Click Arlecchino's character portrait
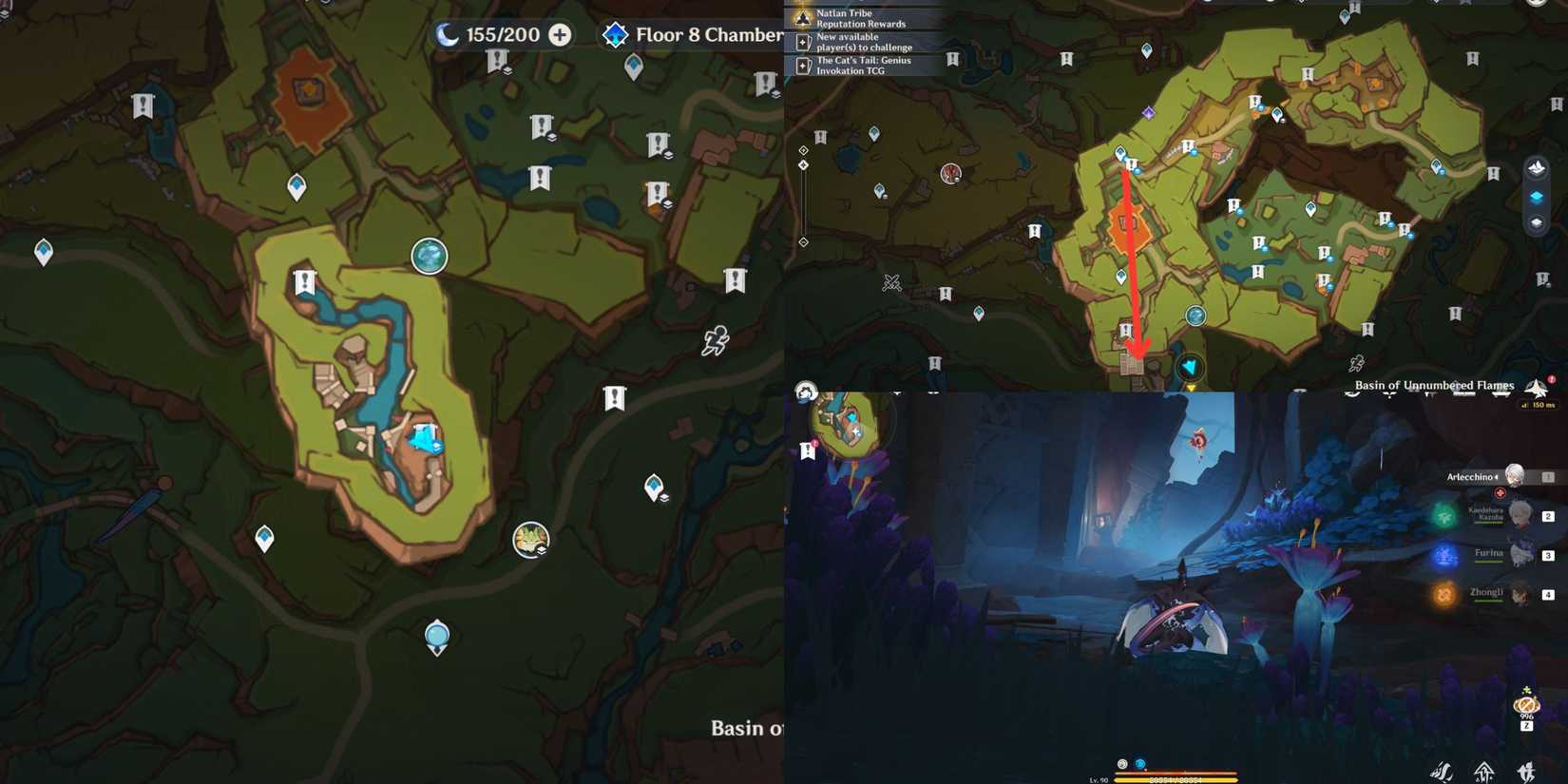This screenshot has width=1568, height=784. coord(1515,477)
